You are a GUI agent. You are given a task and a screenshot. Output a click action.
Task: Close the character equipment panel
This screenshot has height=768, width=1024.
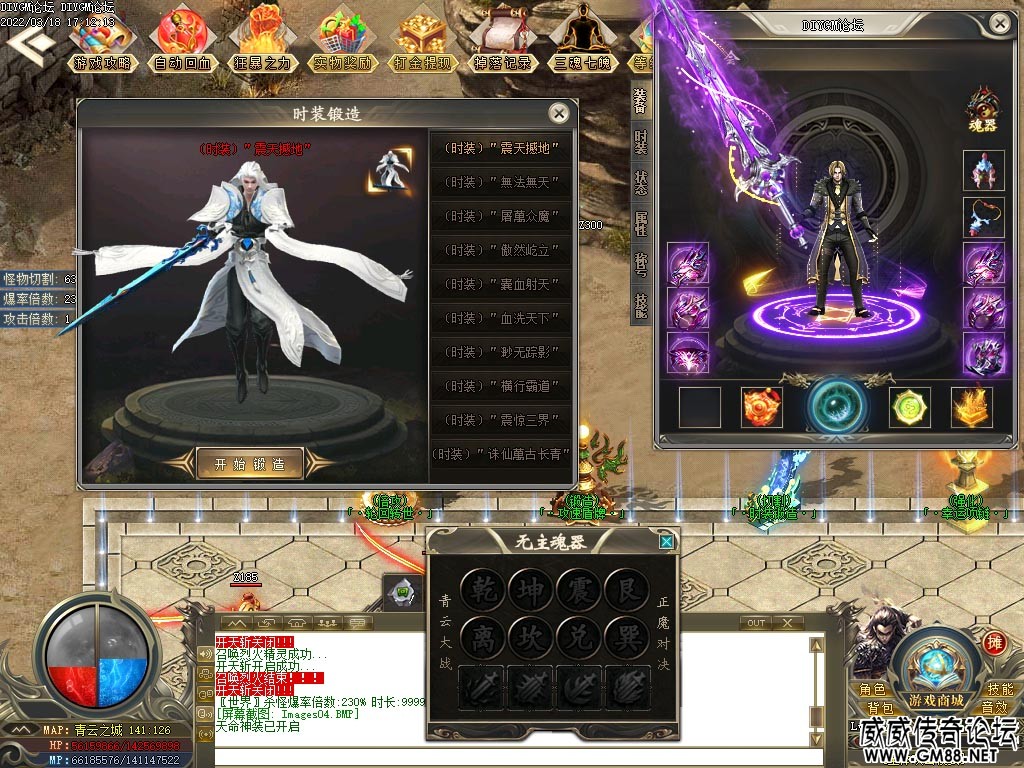pyautogui.click(x=999, y=24)
